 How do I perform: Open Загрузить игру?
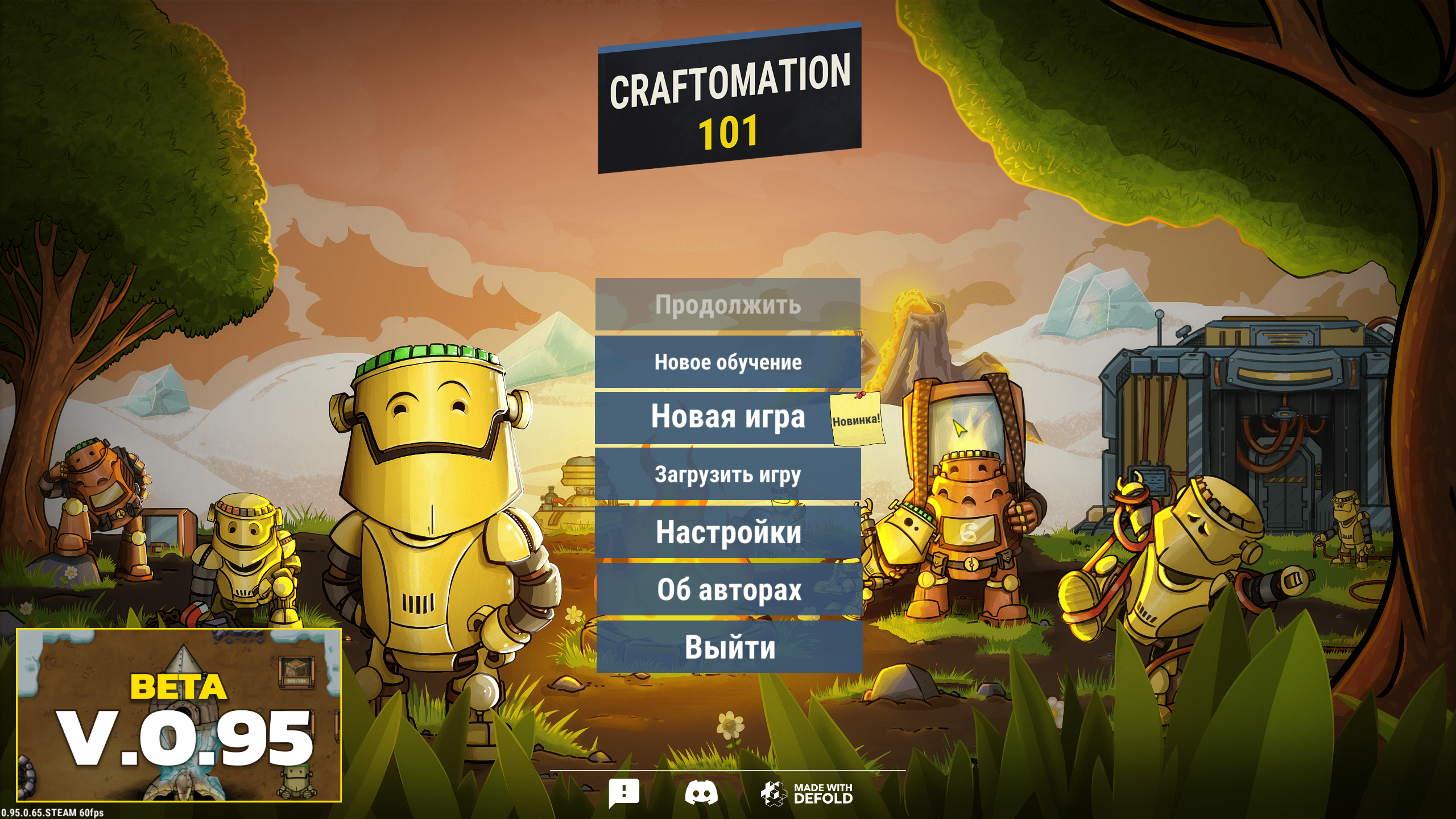(728, 475)
